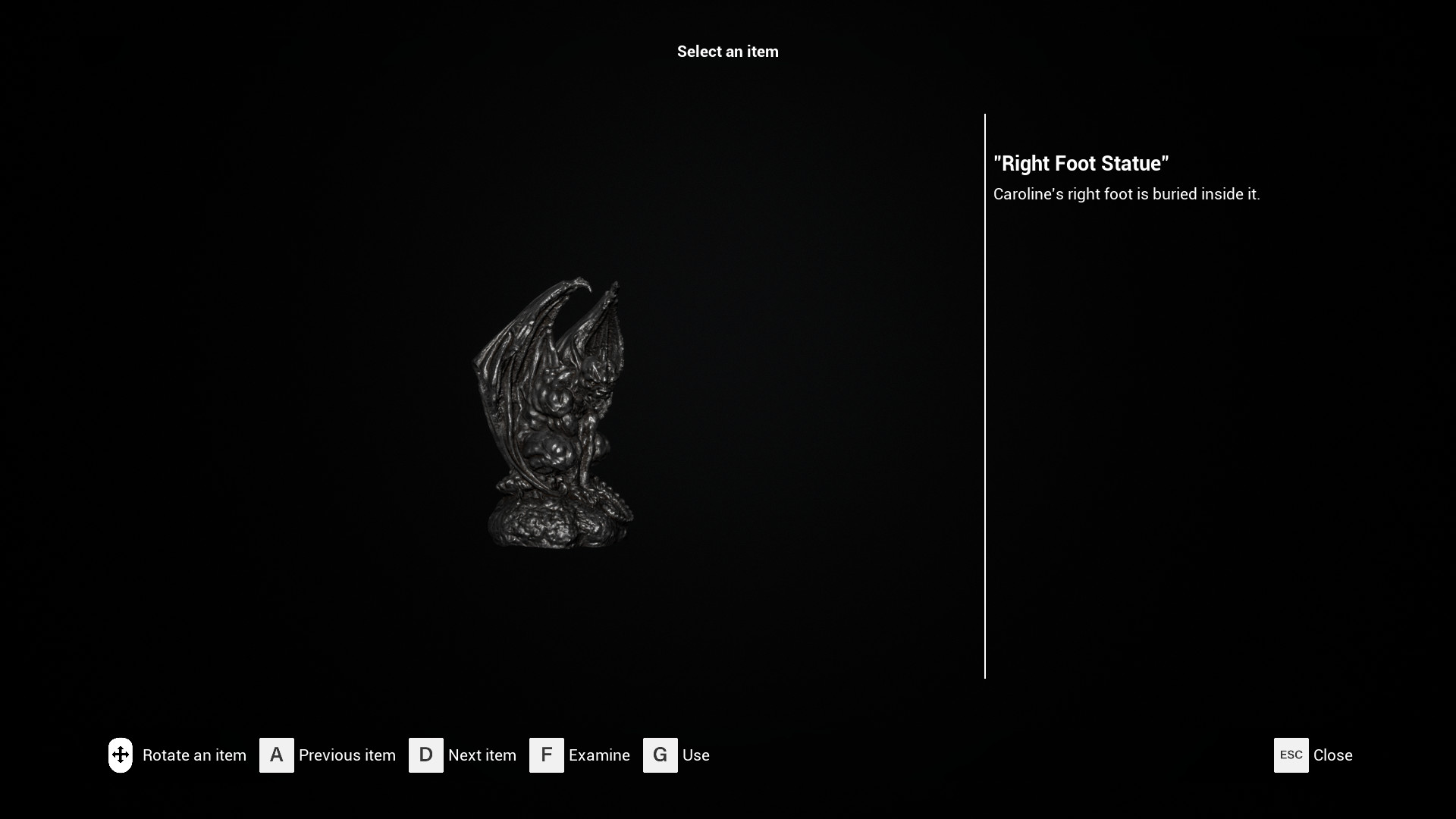
Task: Toggle Examine mode for the statue
Action: pyautogui.click(x=599, y=755)
